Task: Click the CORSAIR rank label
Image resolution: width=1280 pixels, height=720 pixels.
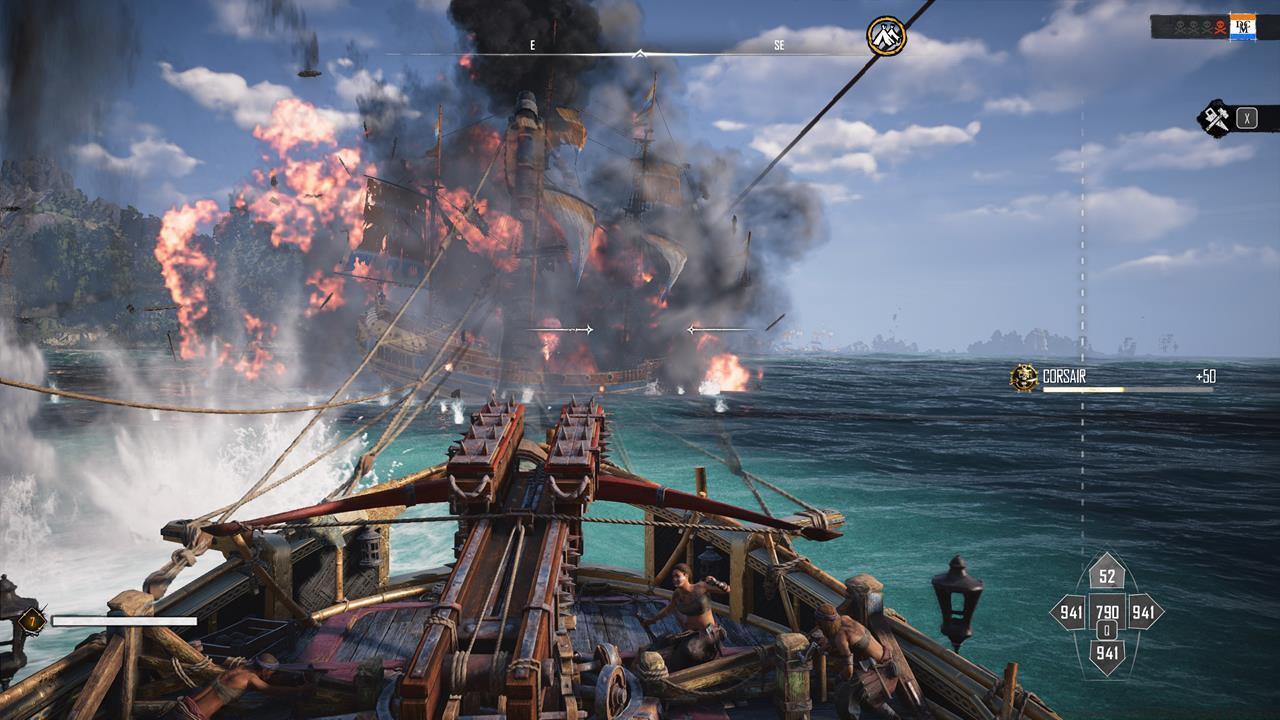Action: click(x=1065, y=374)
